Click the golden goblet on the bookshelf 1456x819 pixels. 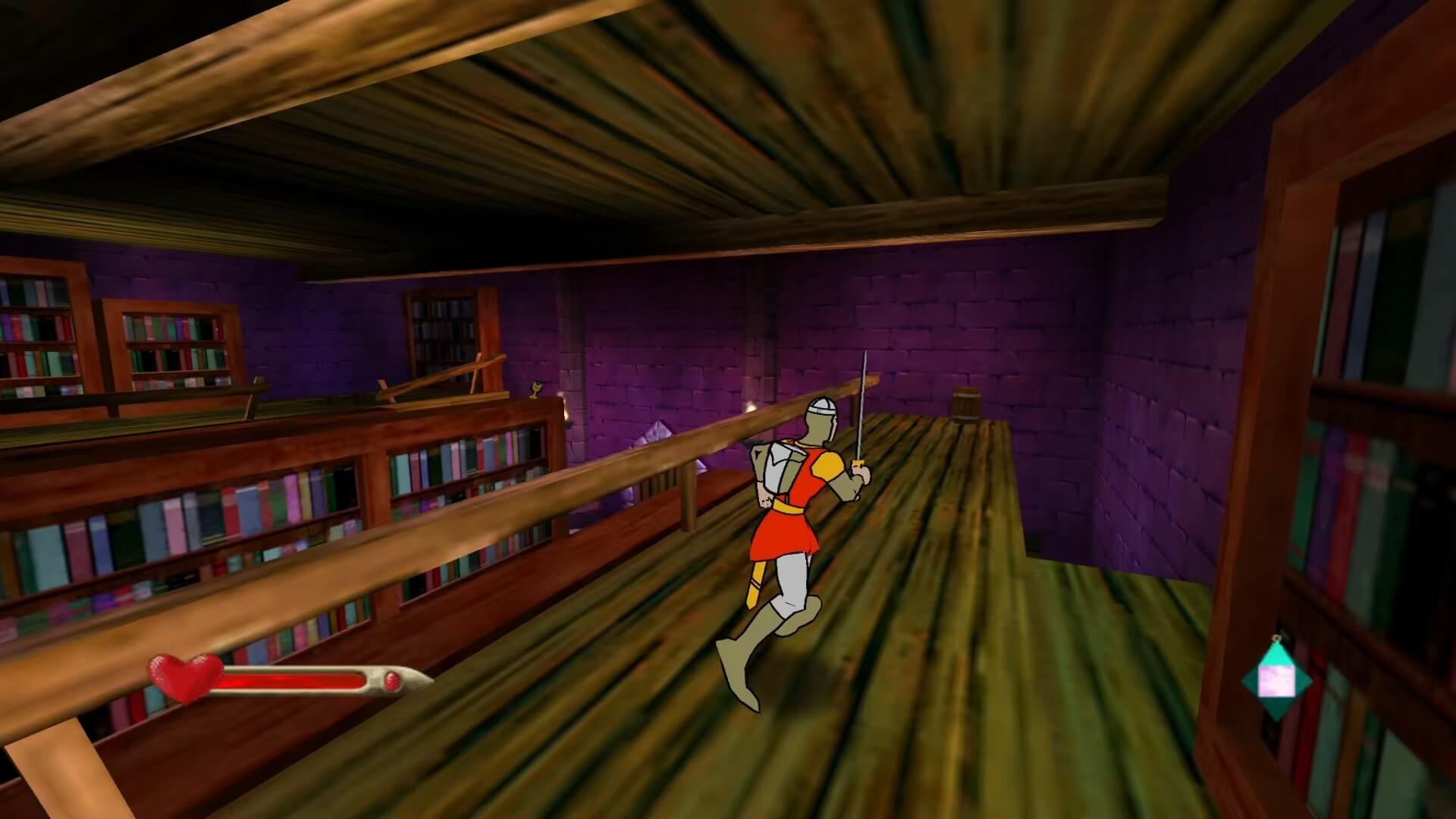(x=535, y=389)
